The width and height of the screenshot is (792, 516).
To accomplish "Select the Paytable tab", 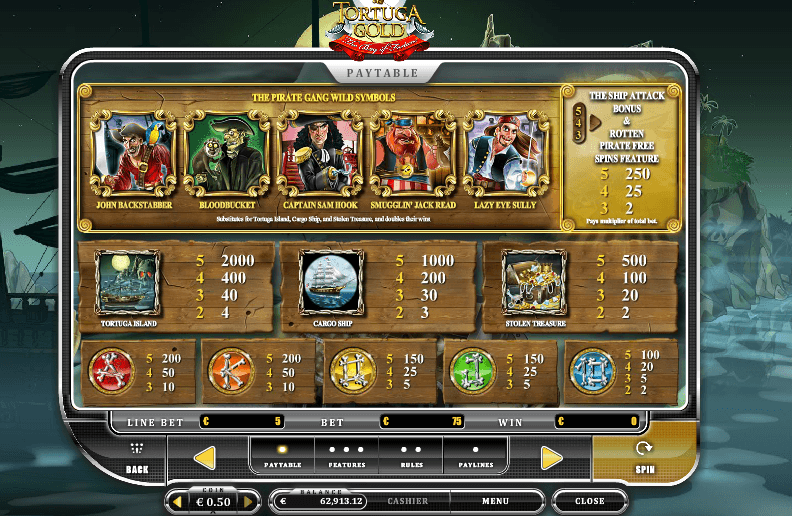I will coord(282,456).
